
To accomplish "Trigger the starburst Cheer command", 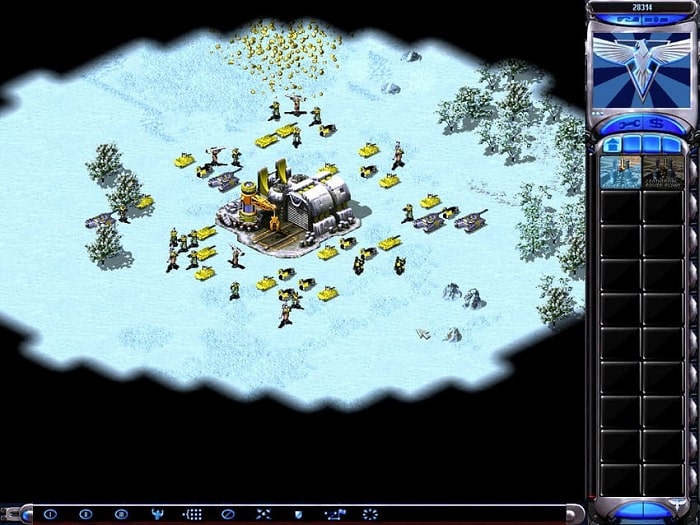I will (x=369, y=514).
